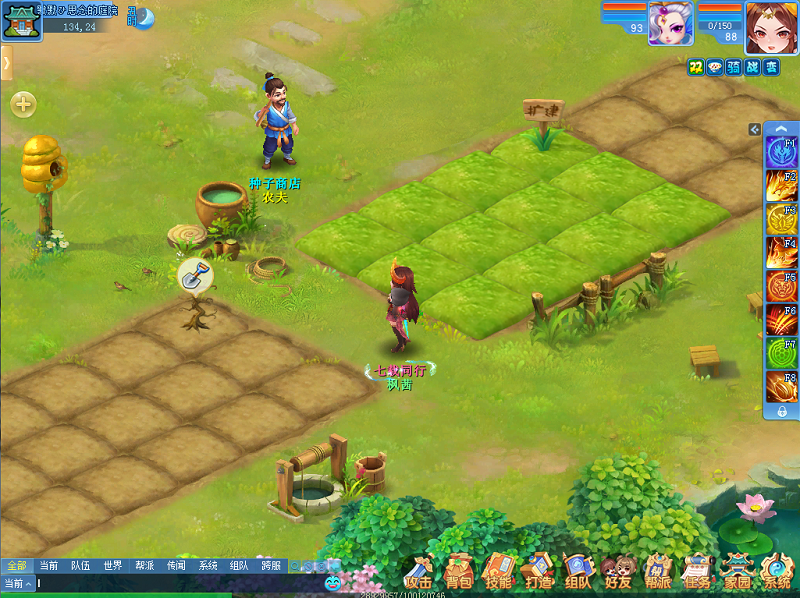Collapse the skill bar with the arrow
The height and width of the screenshot is (598, 800).
tap(755, 129)
